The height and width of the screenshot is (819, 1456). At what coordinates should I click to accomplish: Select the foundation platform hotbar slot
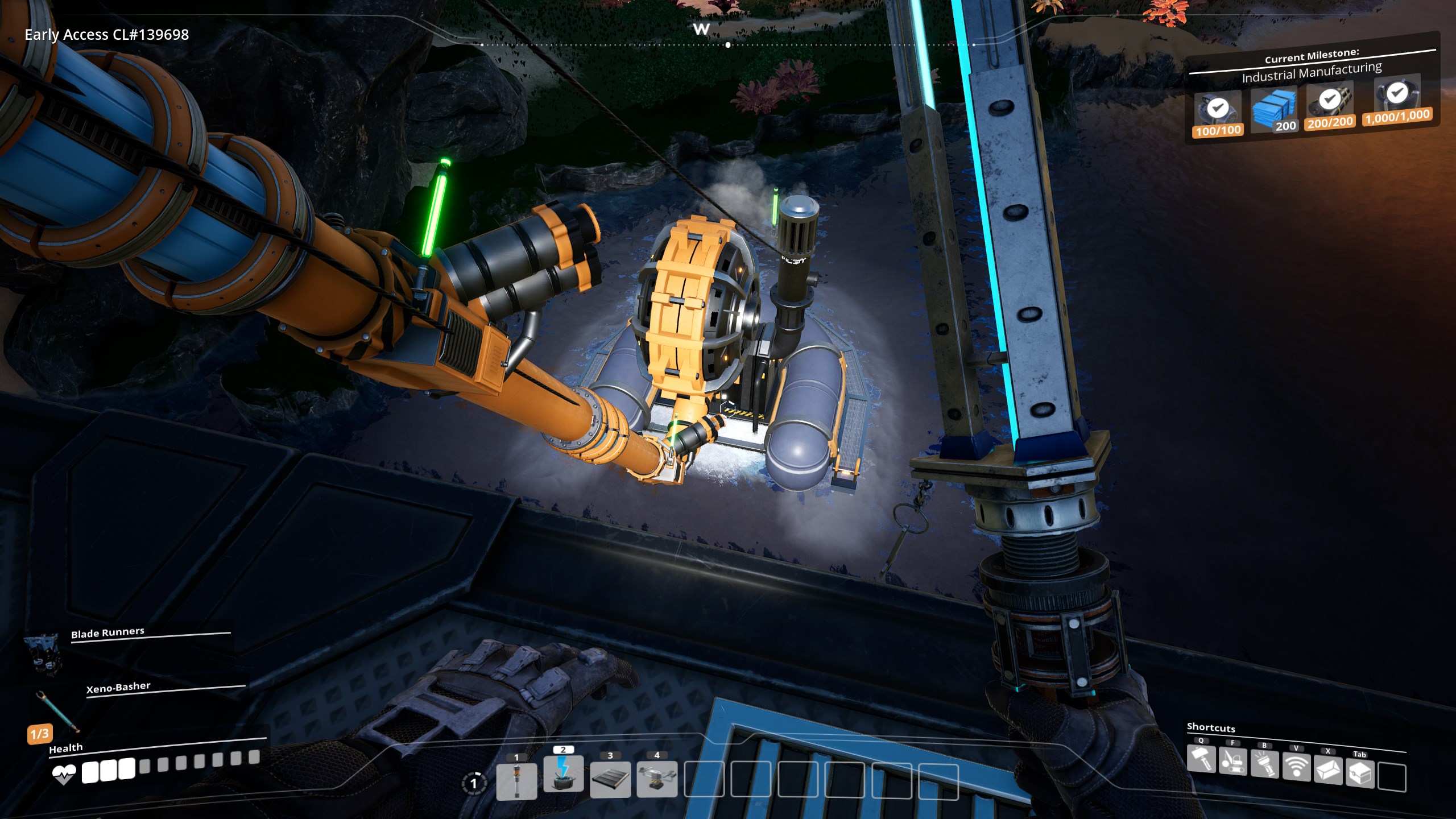[610, 779]
